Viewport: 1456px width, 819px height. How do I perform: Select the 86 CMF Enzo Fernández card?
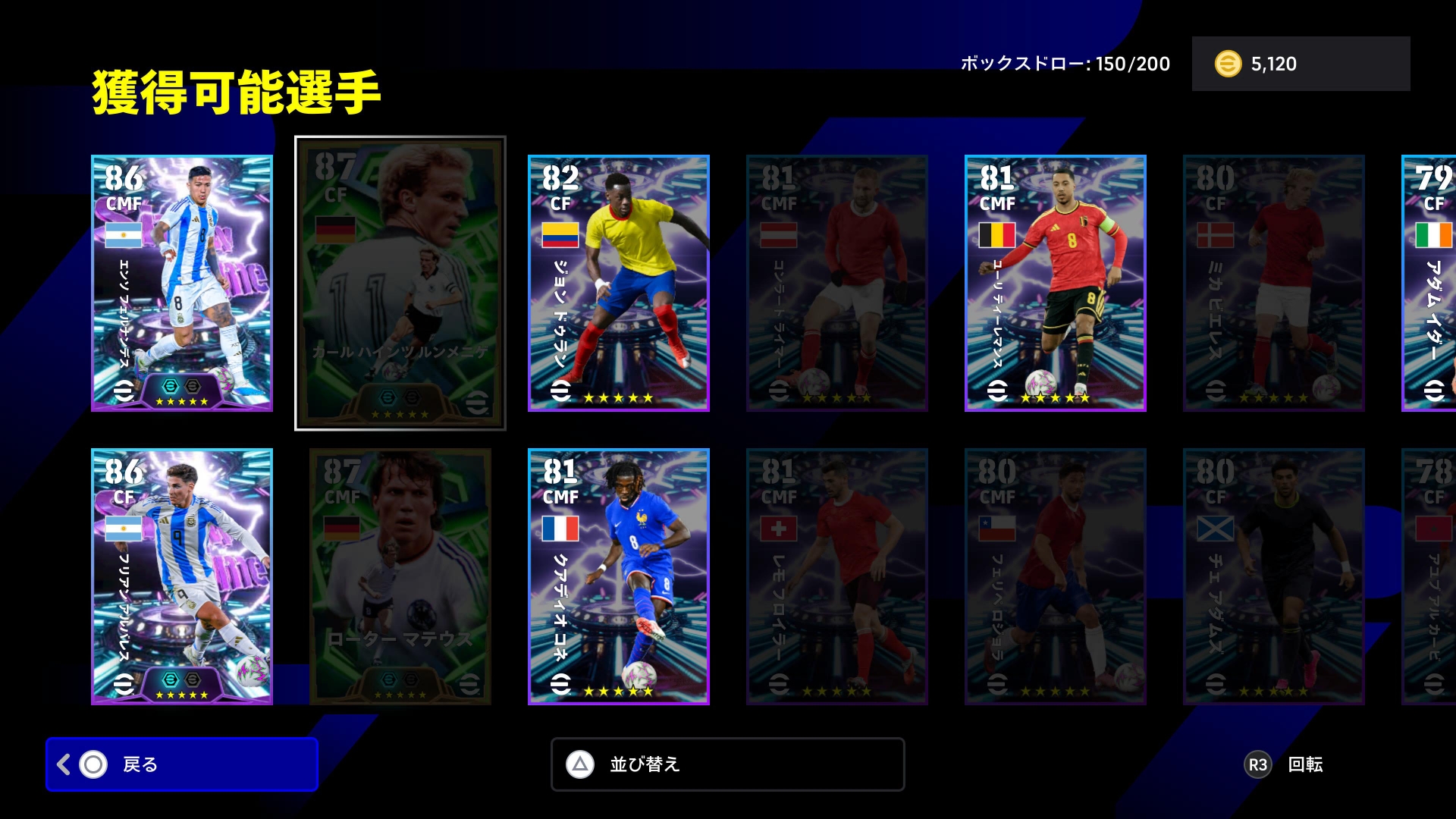click(x=182, y=284)
